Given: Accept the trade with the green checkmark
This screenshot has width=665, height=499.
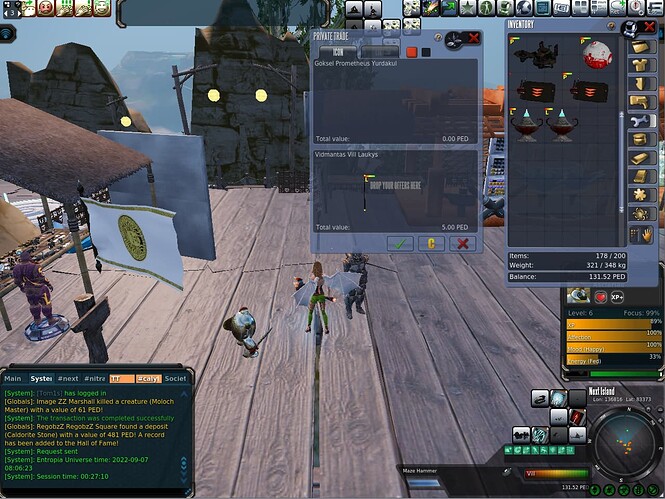Looking at the screenshot, I should 399,243.
